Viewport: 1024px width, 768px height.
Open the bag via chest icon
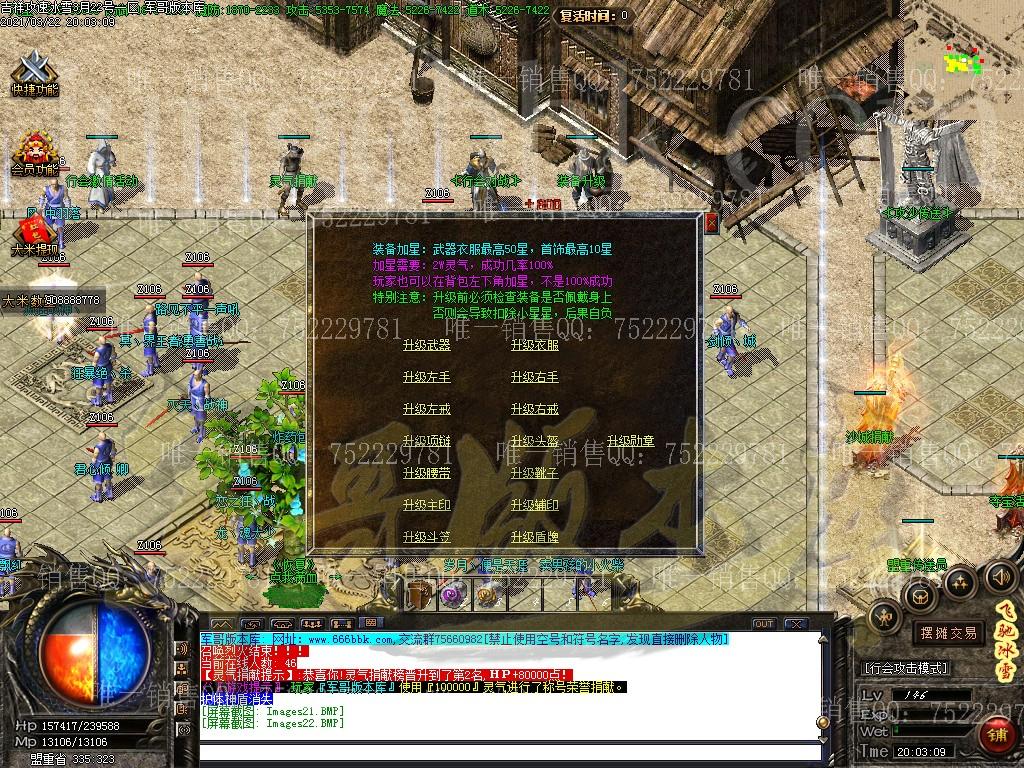click(918, 596)
